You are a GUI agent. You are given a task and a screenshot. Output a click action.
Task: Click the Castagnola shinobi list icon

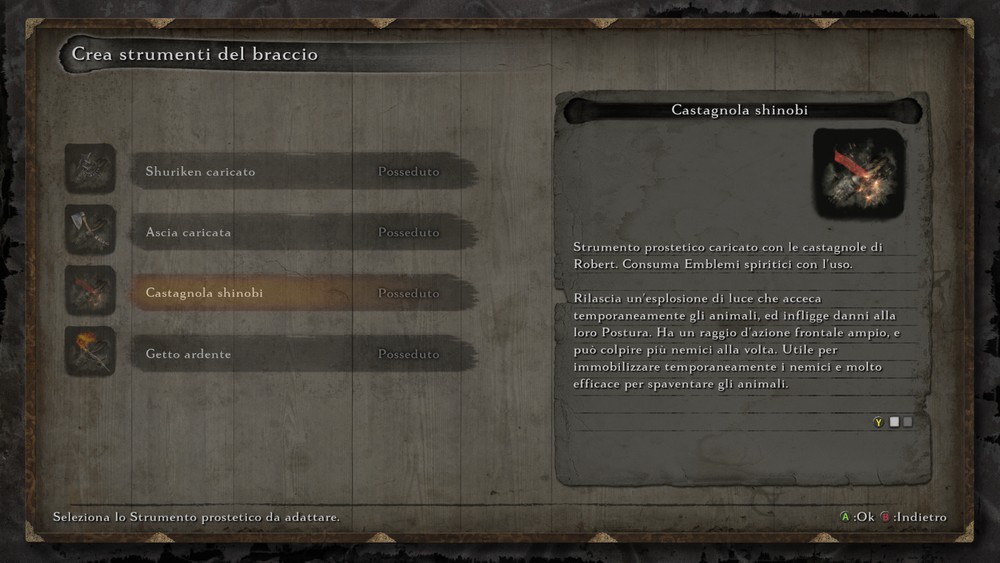click(90, 291)
